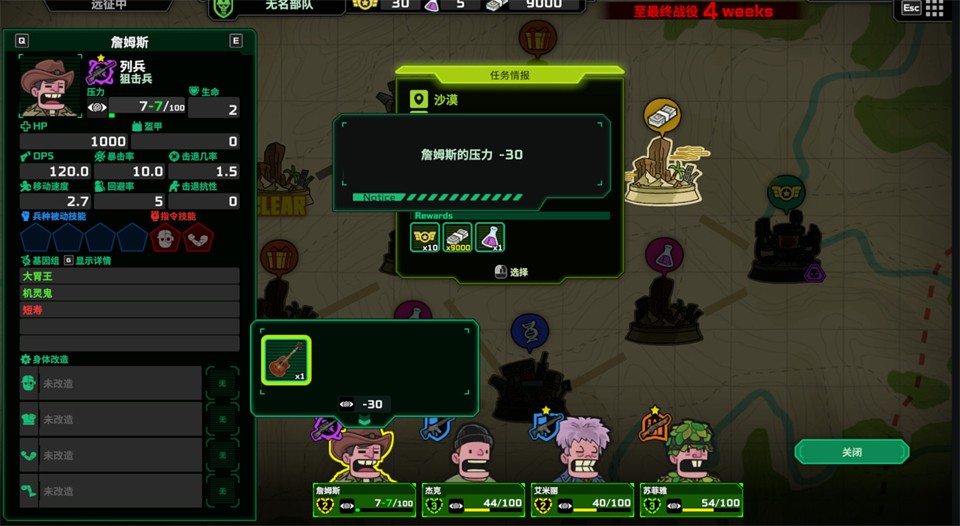Click the cash stack reward icon
The width and height of the screenshot is (960, 526).
[458, 237]
